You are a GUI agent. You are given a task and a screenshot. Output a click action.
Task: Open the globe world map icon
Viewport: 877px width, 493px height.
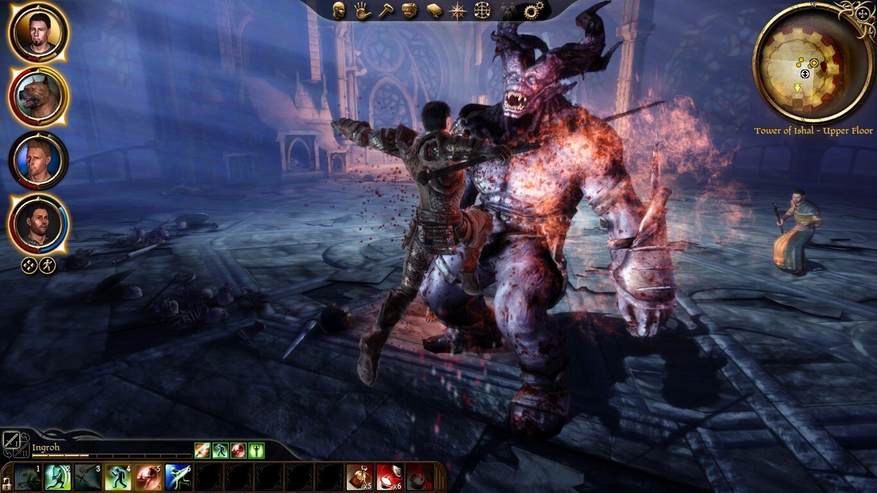[481, 11]
